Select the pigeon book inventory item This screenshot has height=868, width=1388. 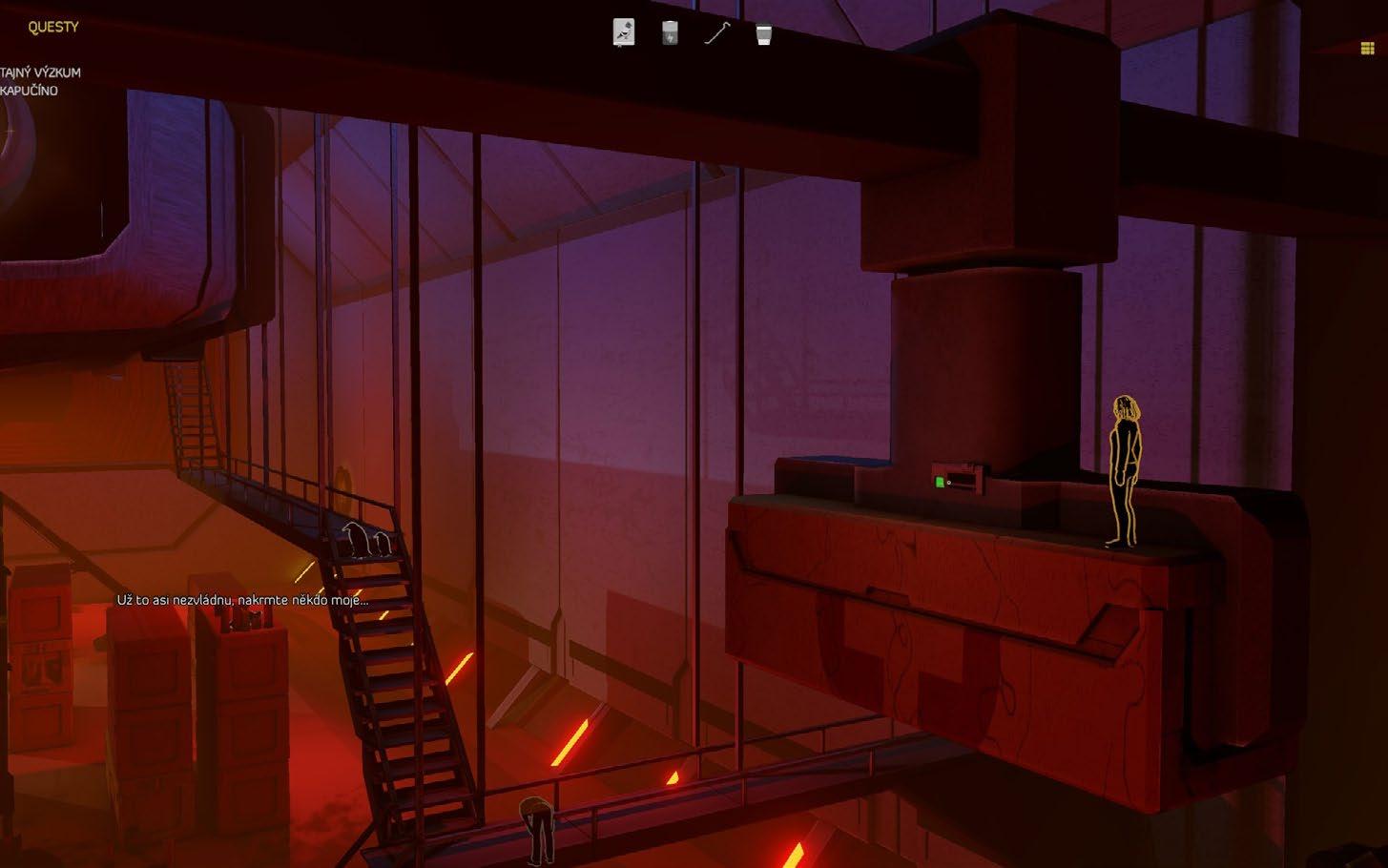click(x=623, y=33)
